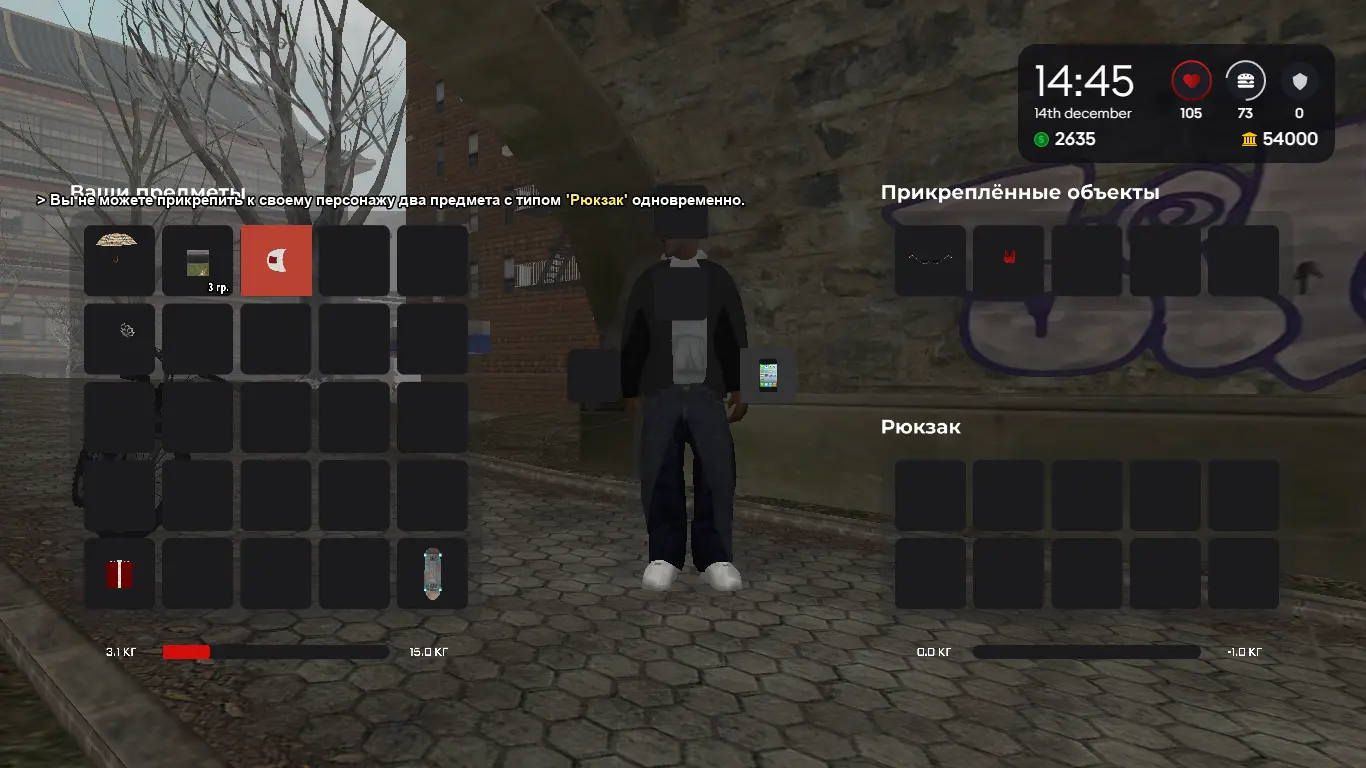Select the attached red backpack item
The image size is (1366, 768).
pyautogui.click(x=1008, y=260)
